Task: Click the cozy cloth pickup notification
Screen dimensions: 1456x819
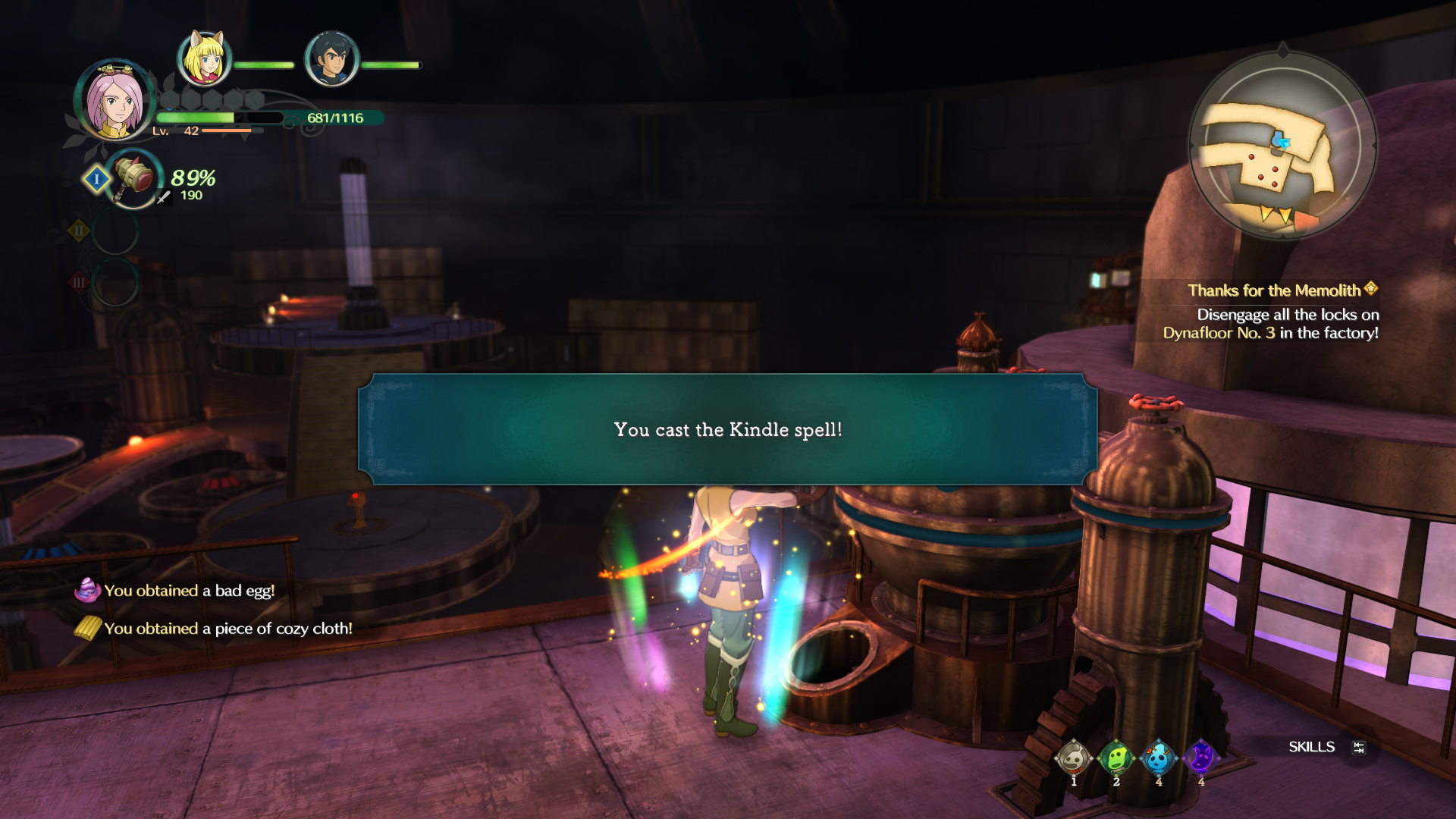Action: tap(227, 629)
